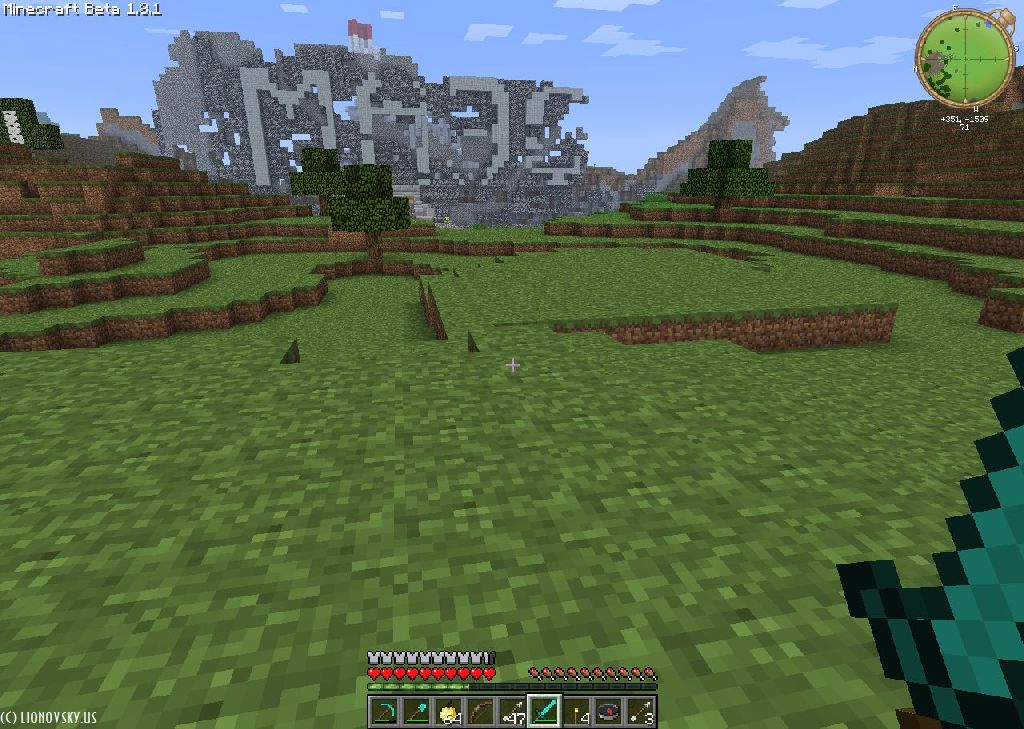1024x729 pixels.
Task: Choose the compass hotbar slot
Action: [x=609, y=712]
